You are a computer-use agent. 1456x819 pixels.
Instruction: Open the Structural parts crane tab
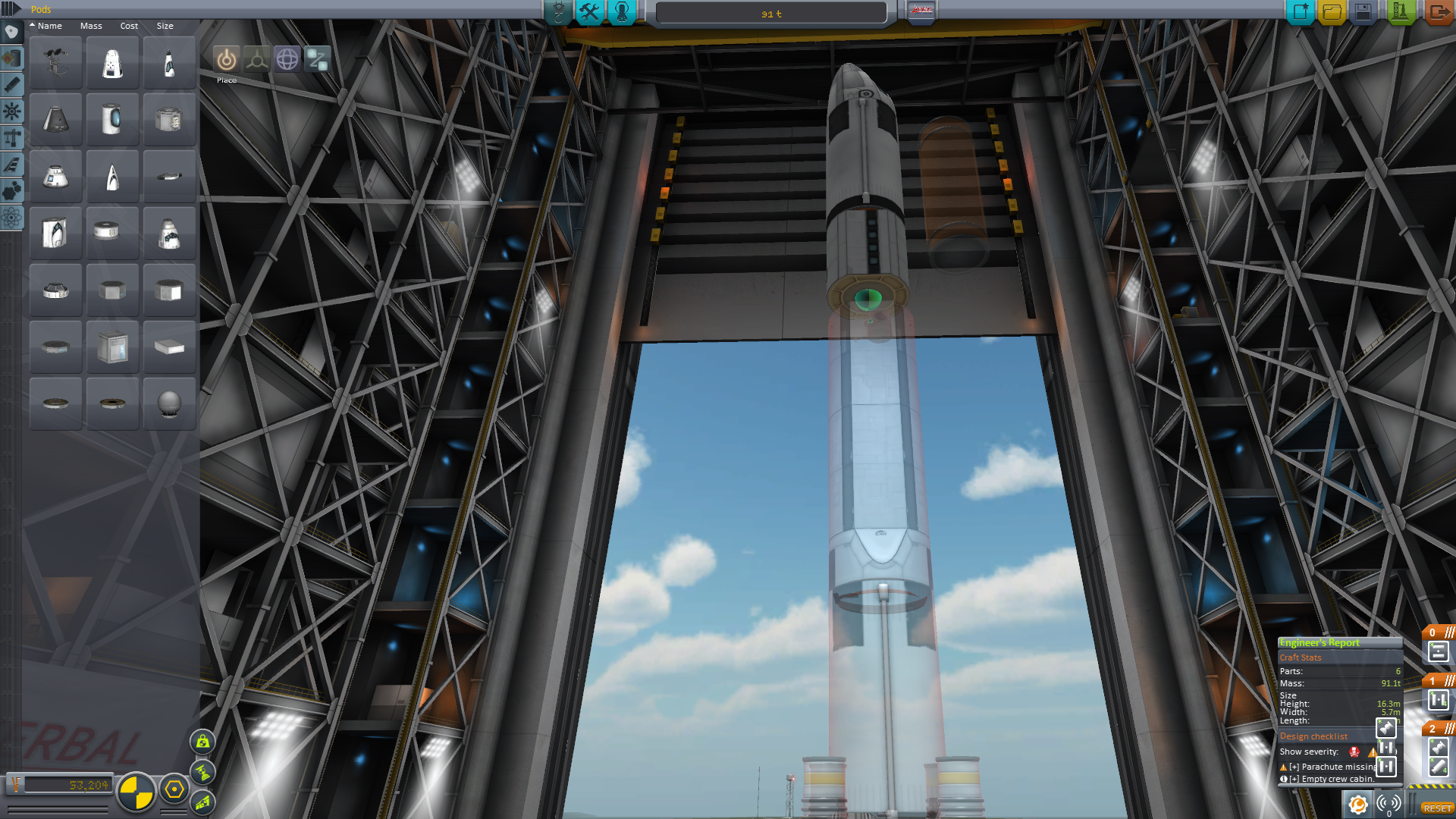[x=11, y=138]
